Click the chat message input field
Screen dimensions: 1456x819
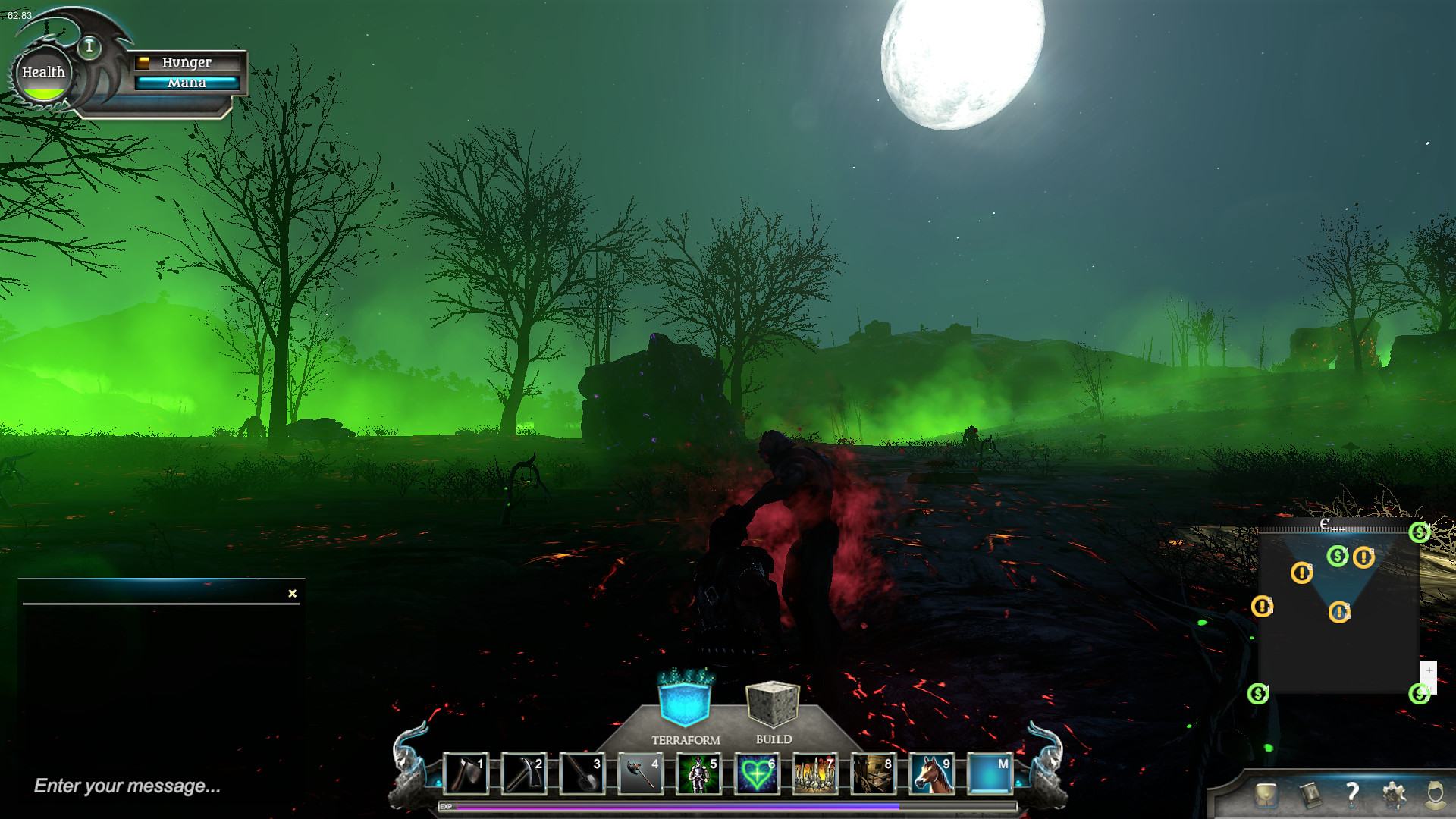(x=152, y=786)
